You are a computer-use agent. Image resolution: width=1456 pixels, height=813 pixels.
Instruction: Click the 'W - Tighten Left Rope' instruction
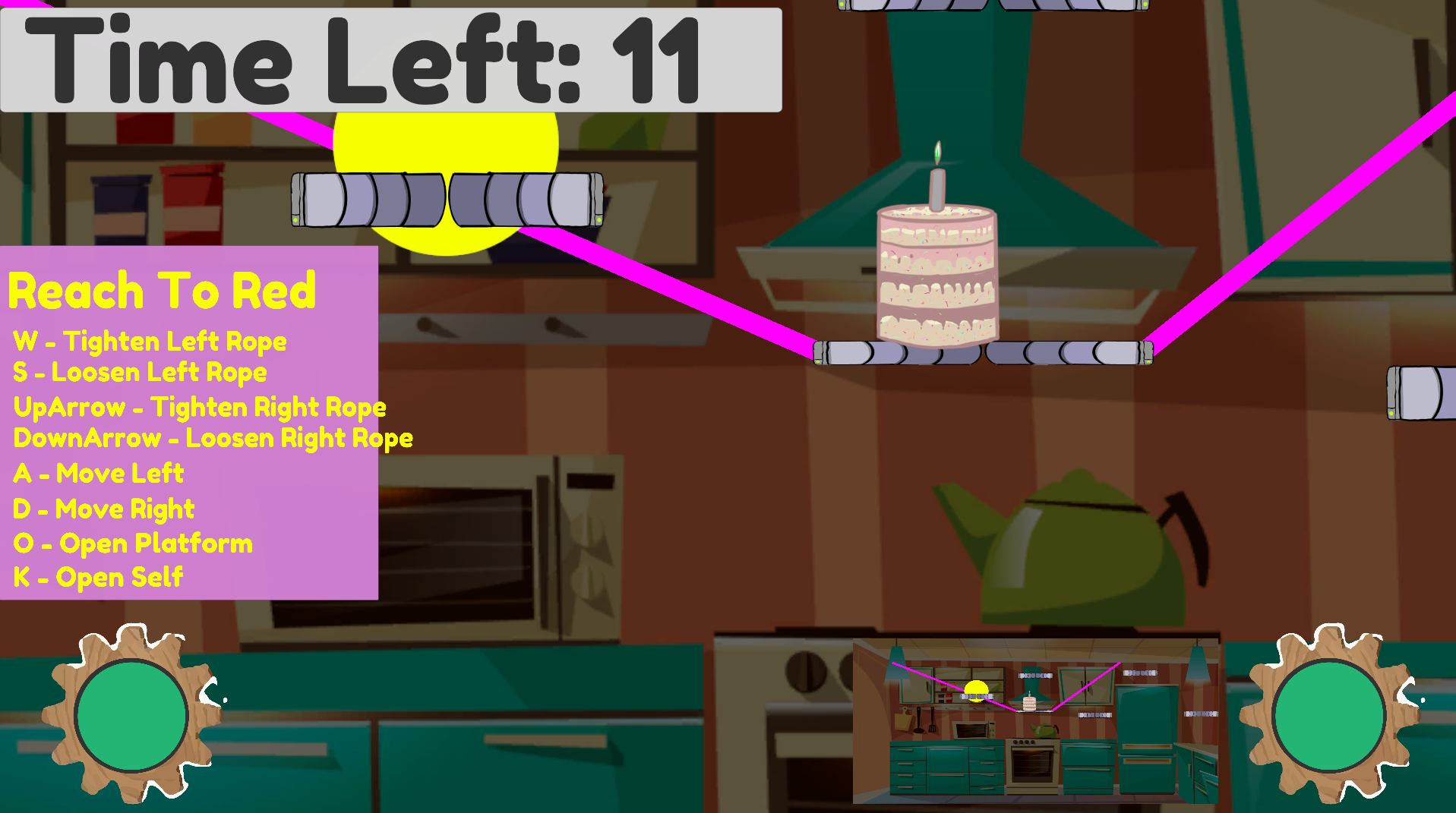[150, 342]
